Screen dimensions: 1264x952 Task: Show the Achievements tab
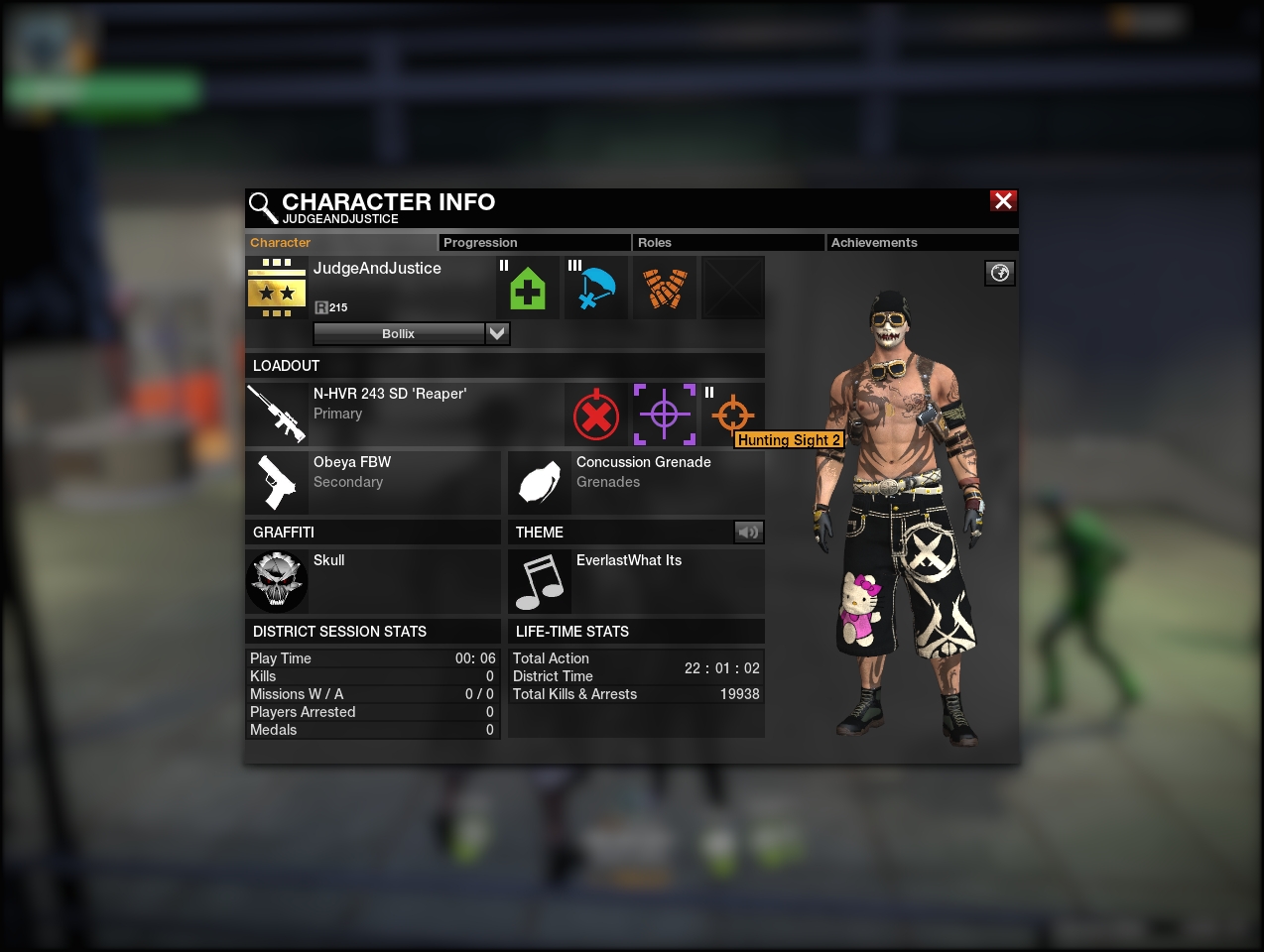[921, 243]
